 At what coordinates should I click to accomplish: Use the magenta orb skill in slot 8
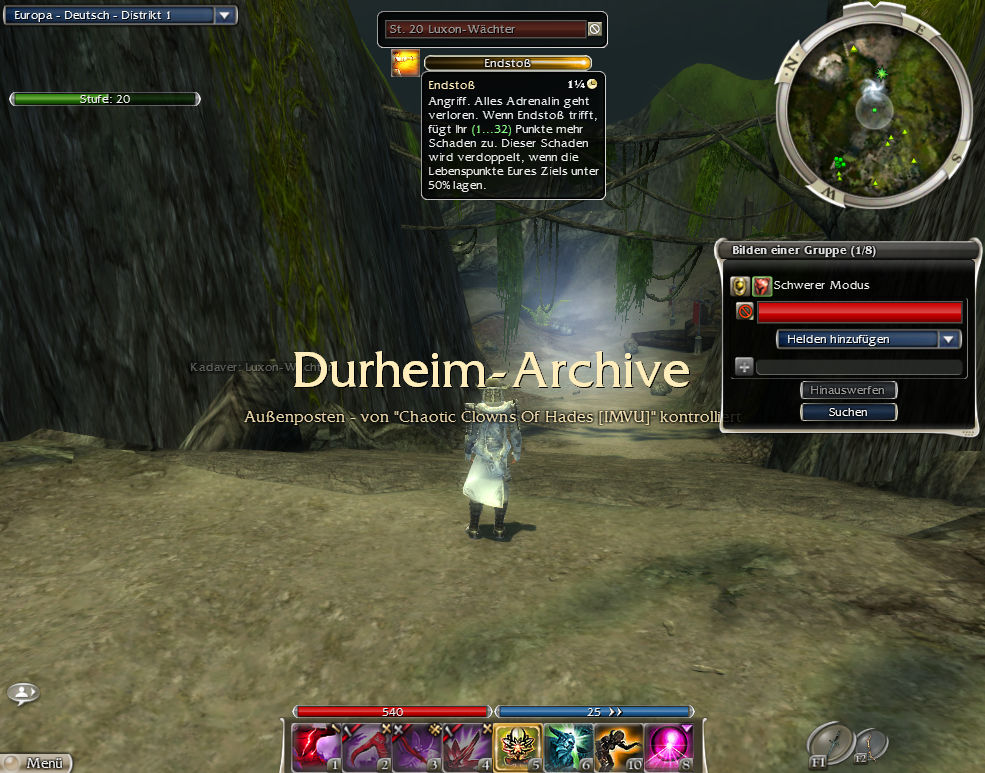(x=670, y=748)
